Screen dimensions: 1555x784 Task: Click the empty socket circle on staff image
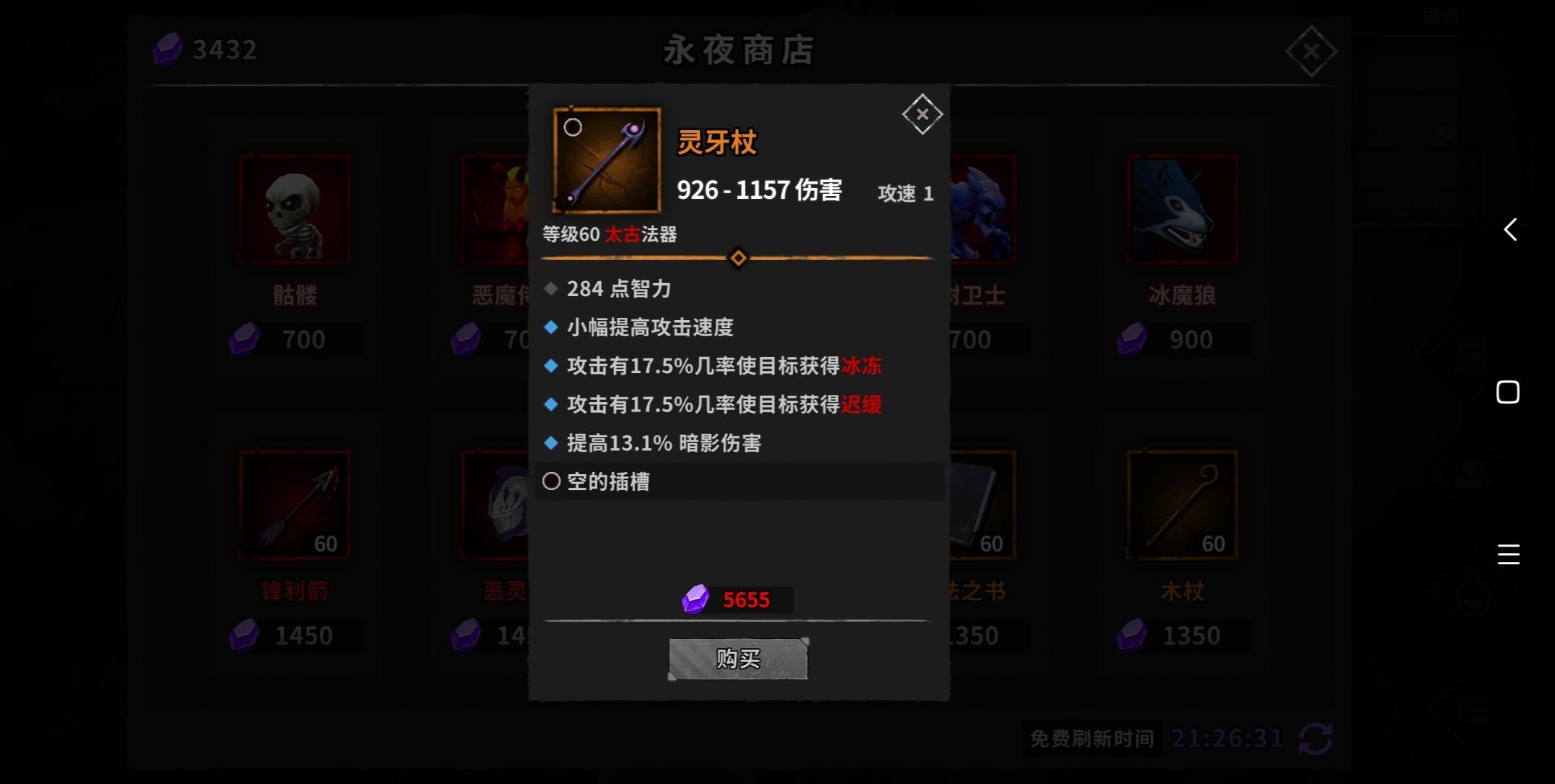pos(573,128)
